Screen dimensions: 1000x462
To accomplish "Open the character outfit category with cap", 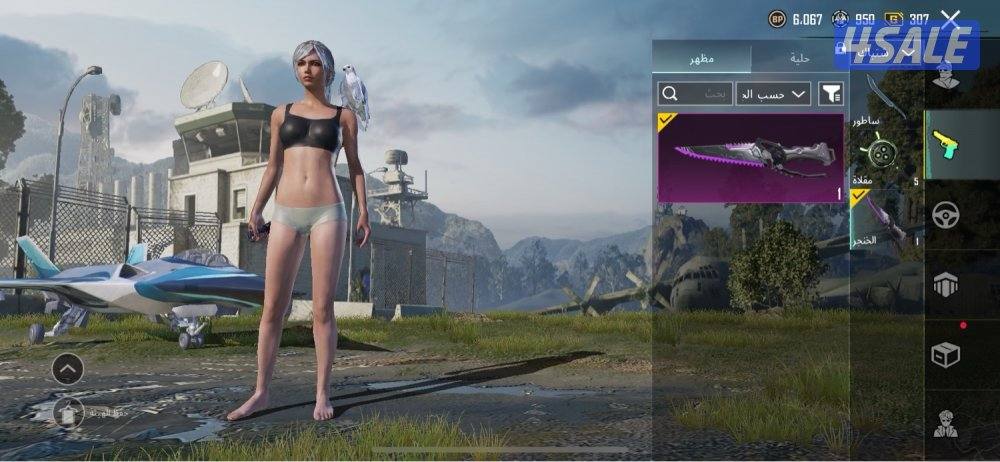I will 945,73.
